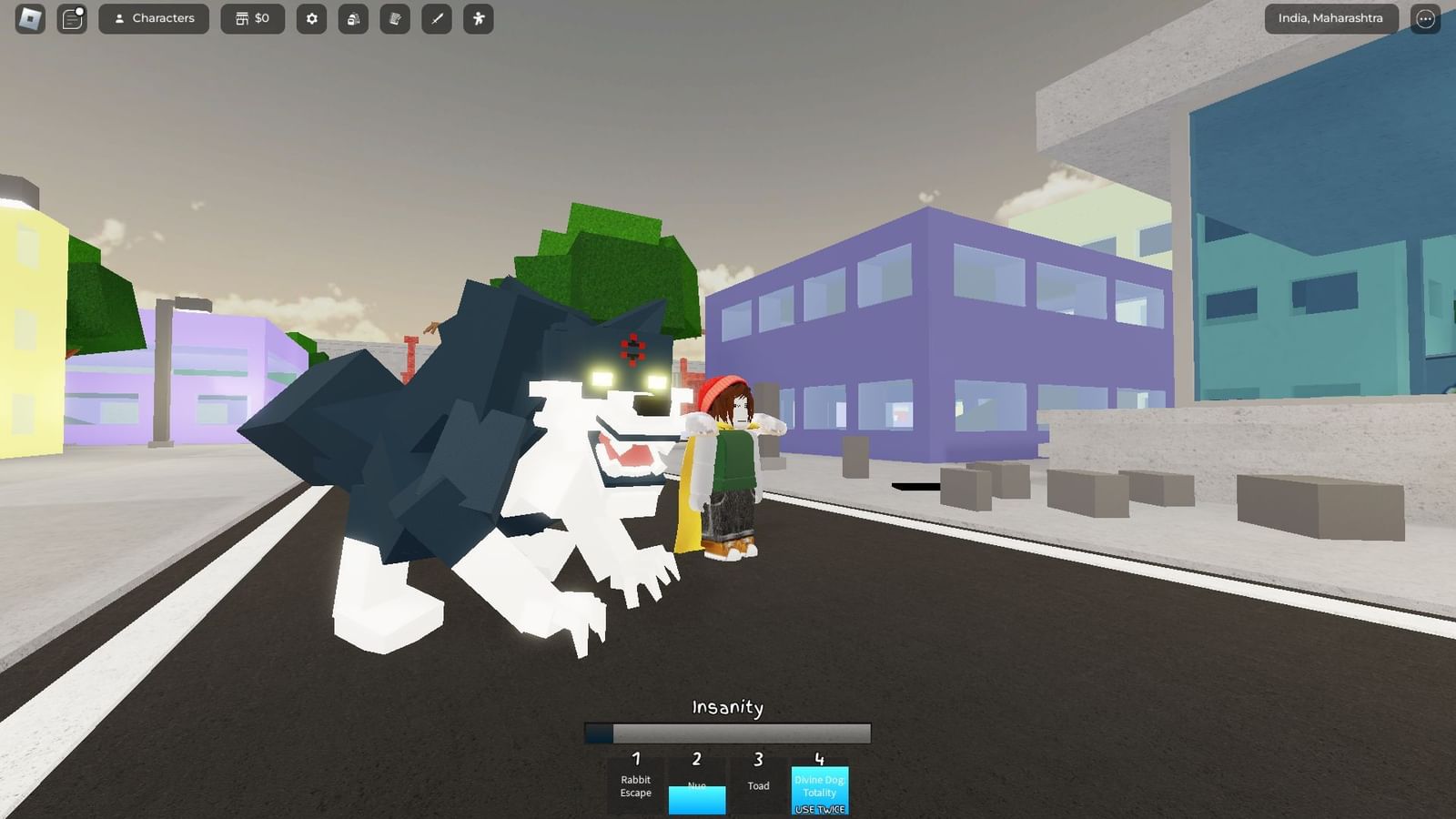Open the emotes running-person icon
This screenshot has height=819, width=1456.
[478, 18]
